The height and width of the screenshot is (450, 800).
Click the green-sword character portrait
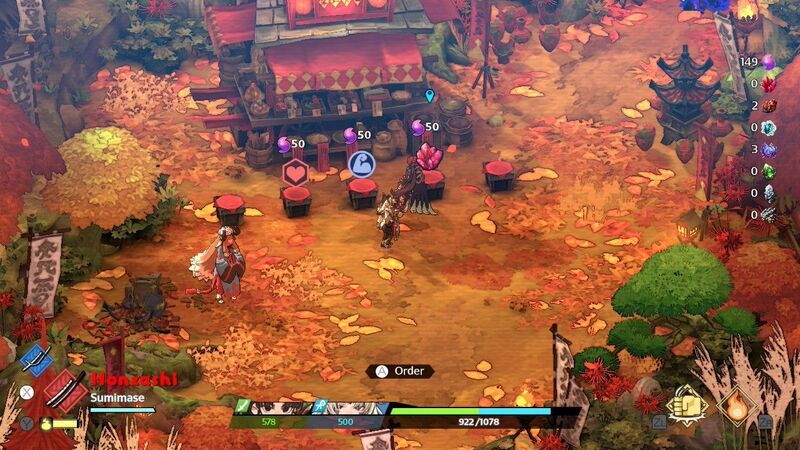(x=270, y=408)
